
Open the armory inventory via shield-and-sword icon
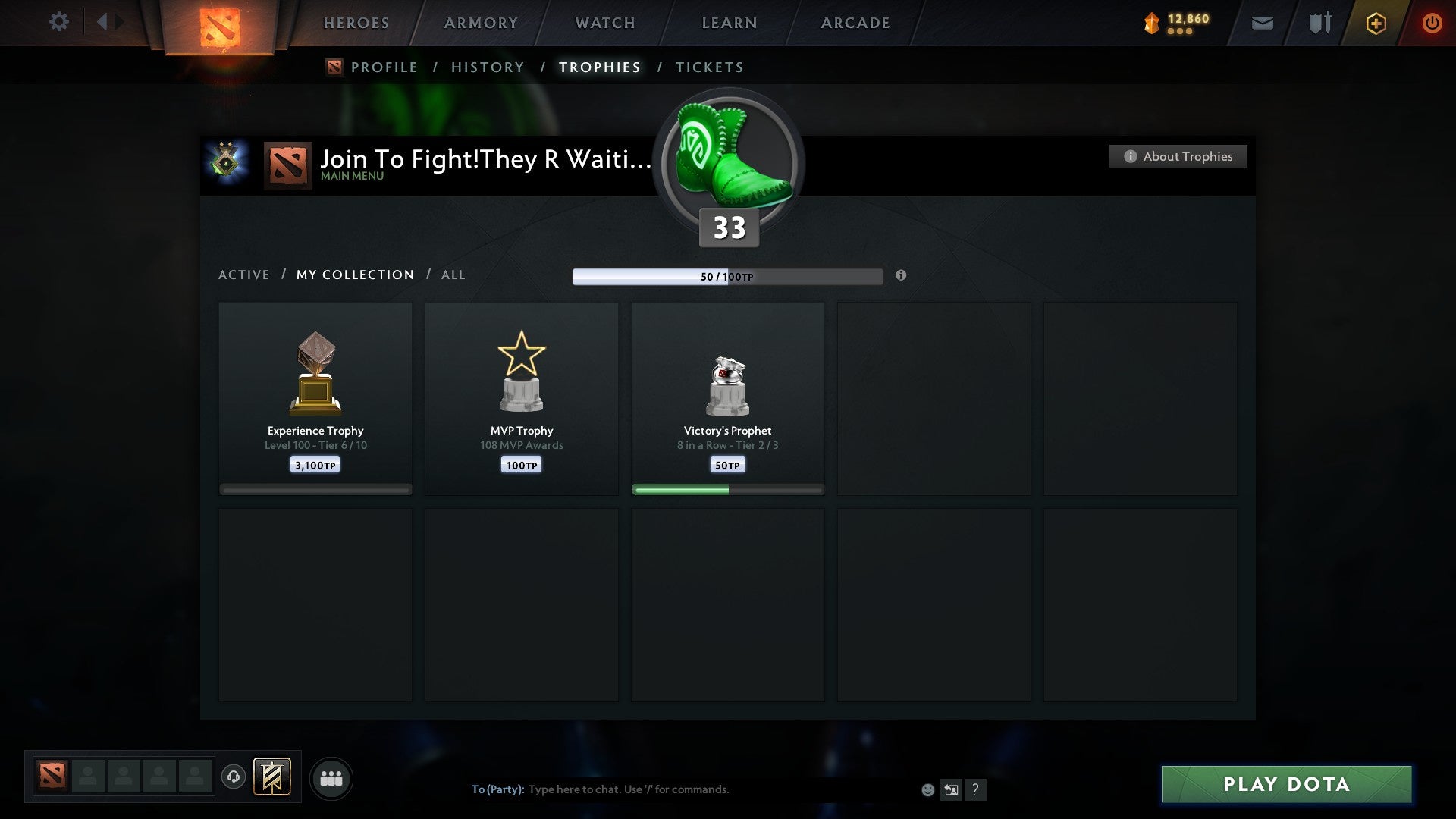1319,23
